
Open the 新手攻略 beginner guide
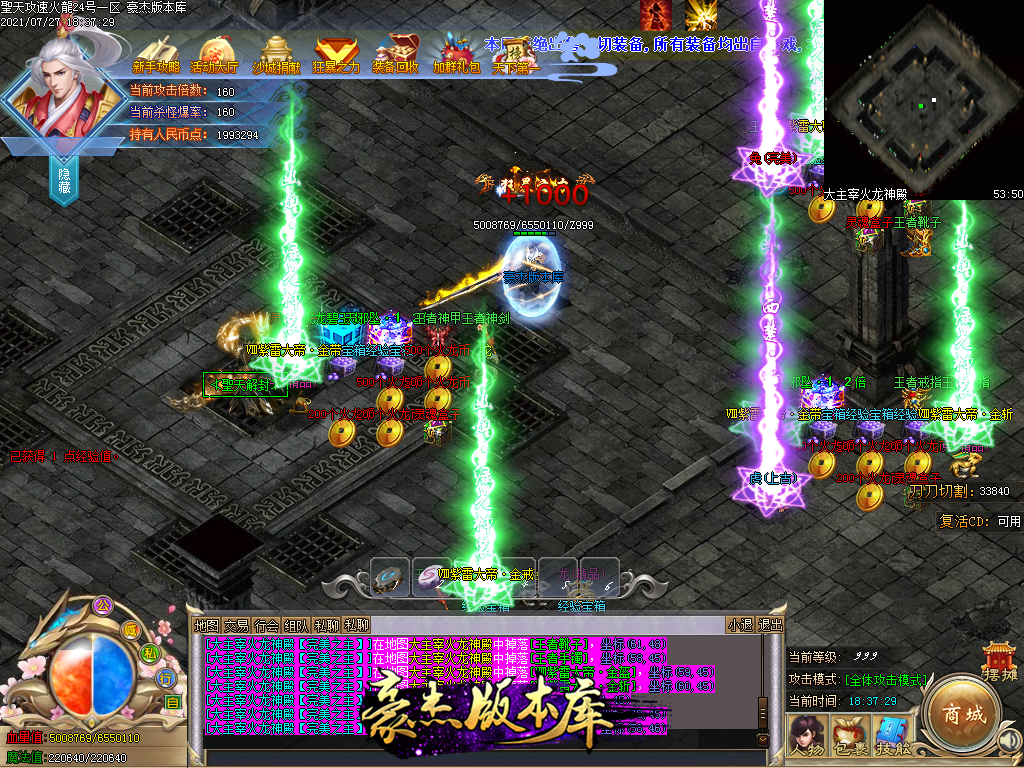(x=156, y=54)
